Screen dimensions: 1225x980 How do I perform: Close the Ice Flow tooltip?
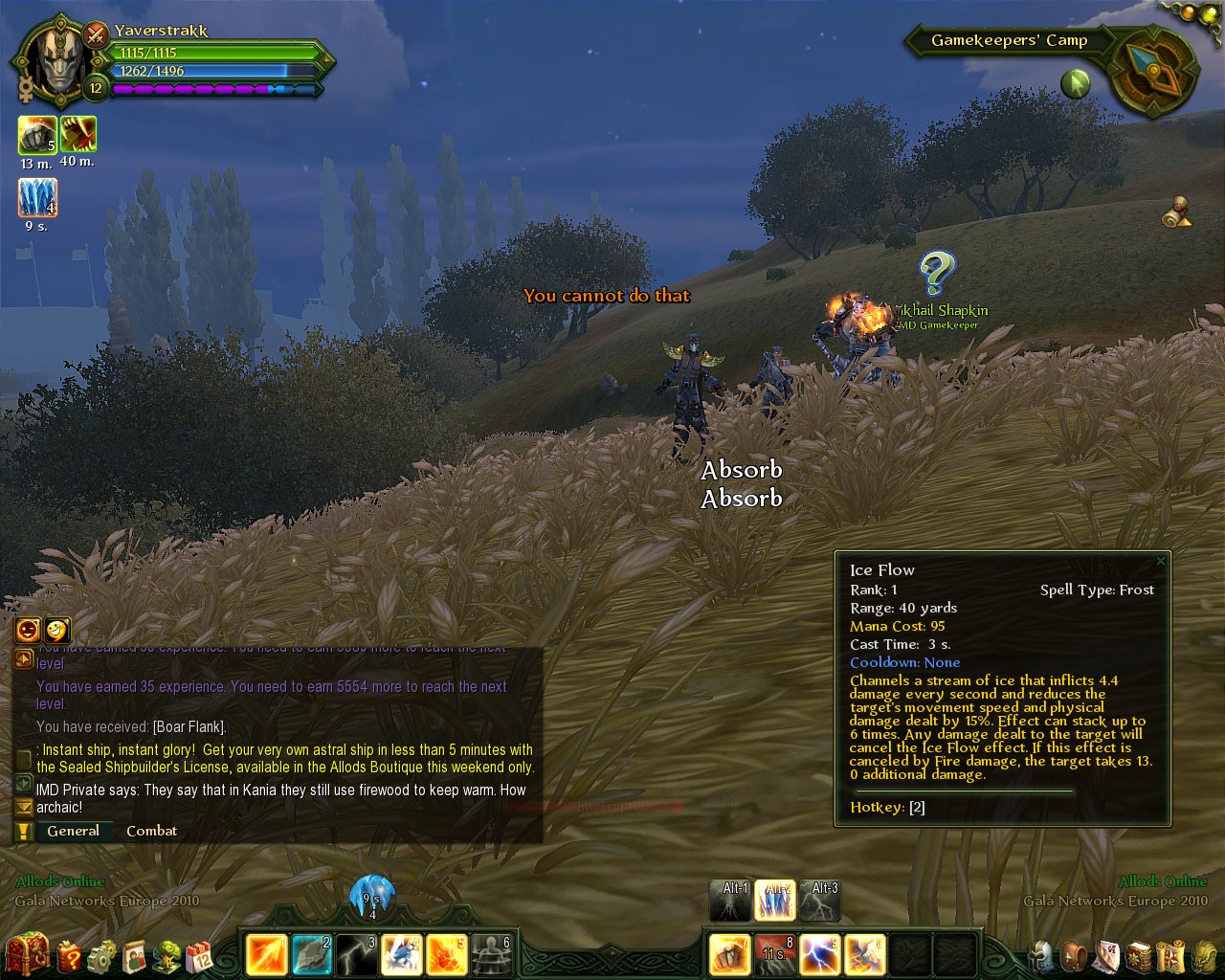tap(1161, 561)
